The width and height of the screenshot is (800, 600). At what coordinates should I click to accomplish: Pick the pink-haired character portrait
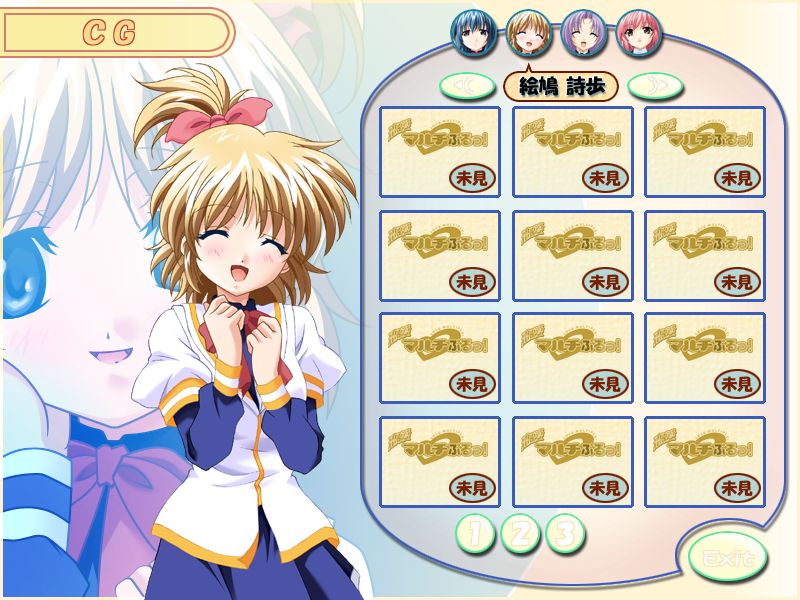click(638, 32)
